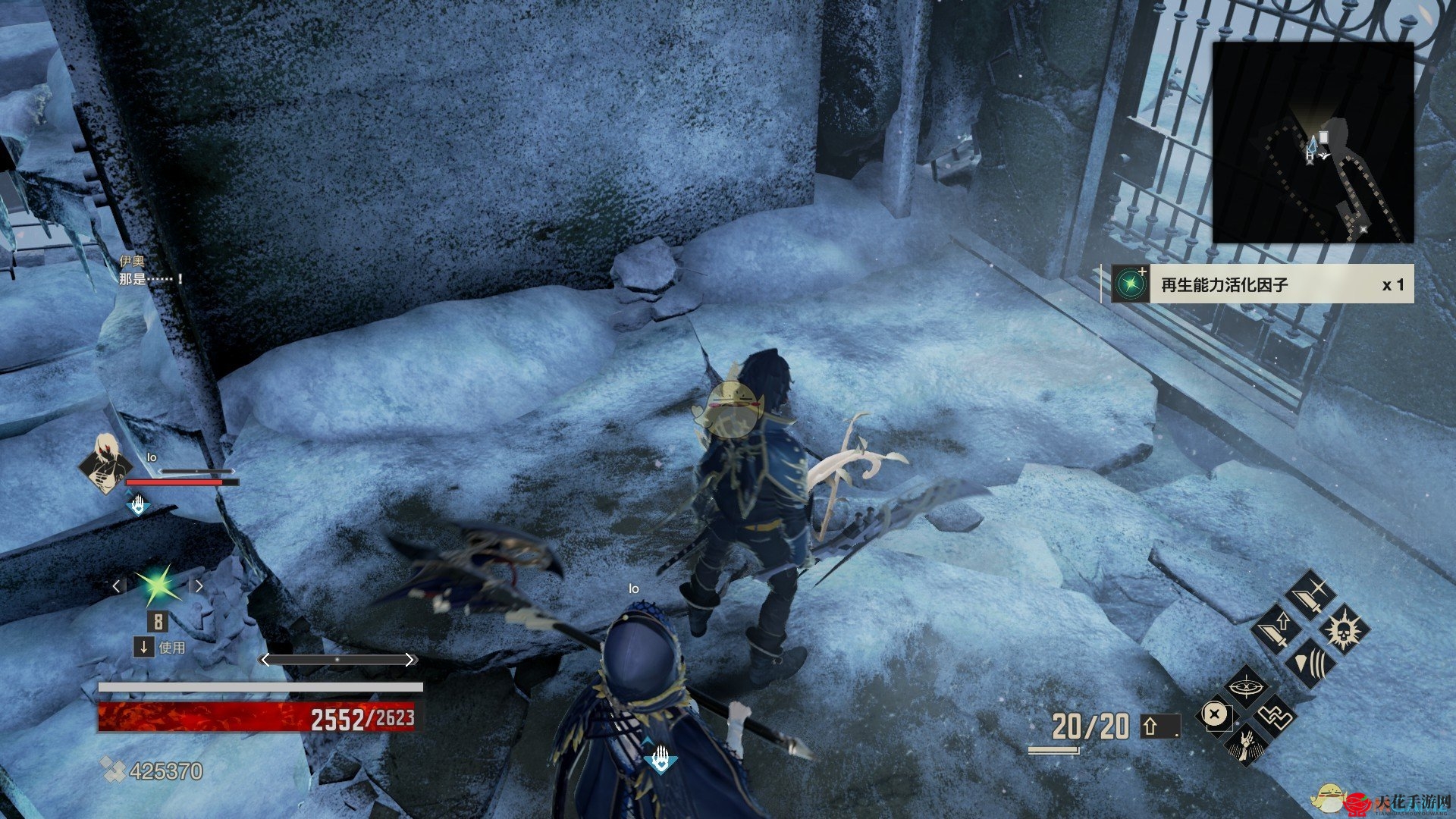The image size is (1456, 819).
Task: Activate the skull burst gift icon
Action: click(1344, 629)
